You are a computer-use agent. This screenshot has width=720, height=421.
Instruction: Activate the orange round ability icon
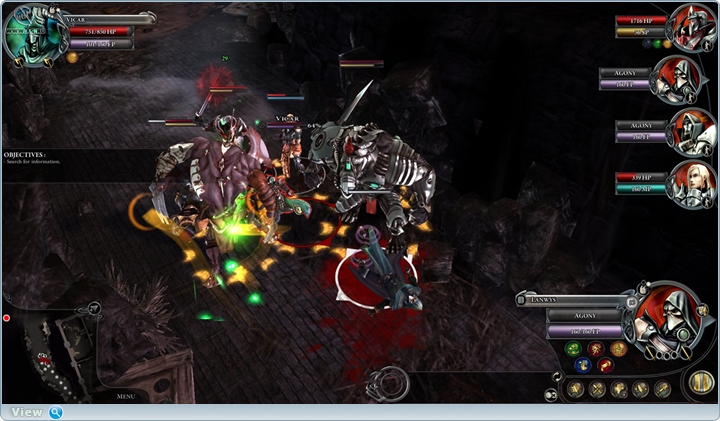point(618,349)
